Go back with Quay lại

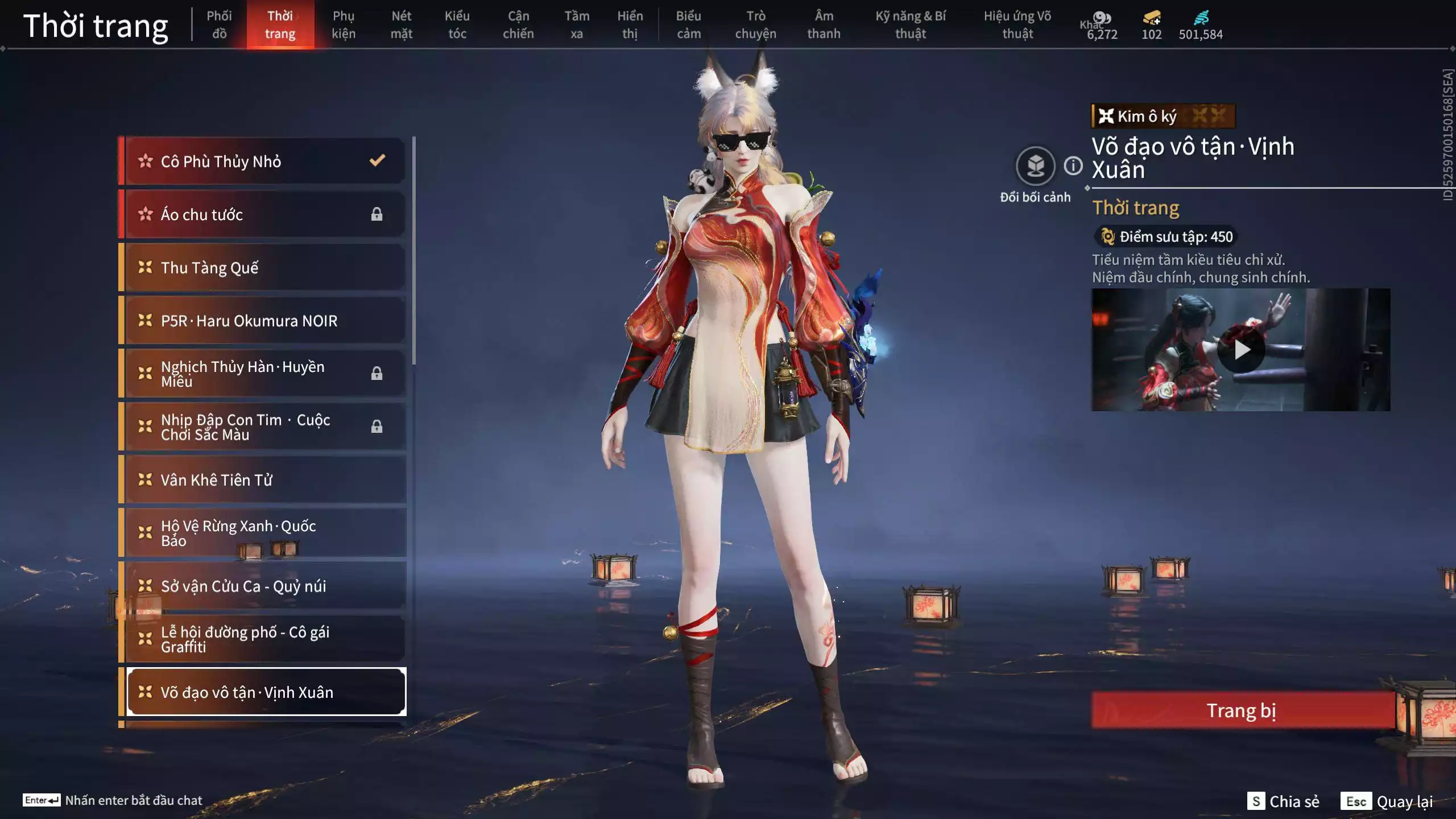[1387, 801]
